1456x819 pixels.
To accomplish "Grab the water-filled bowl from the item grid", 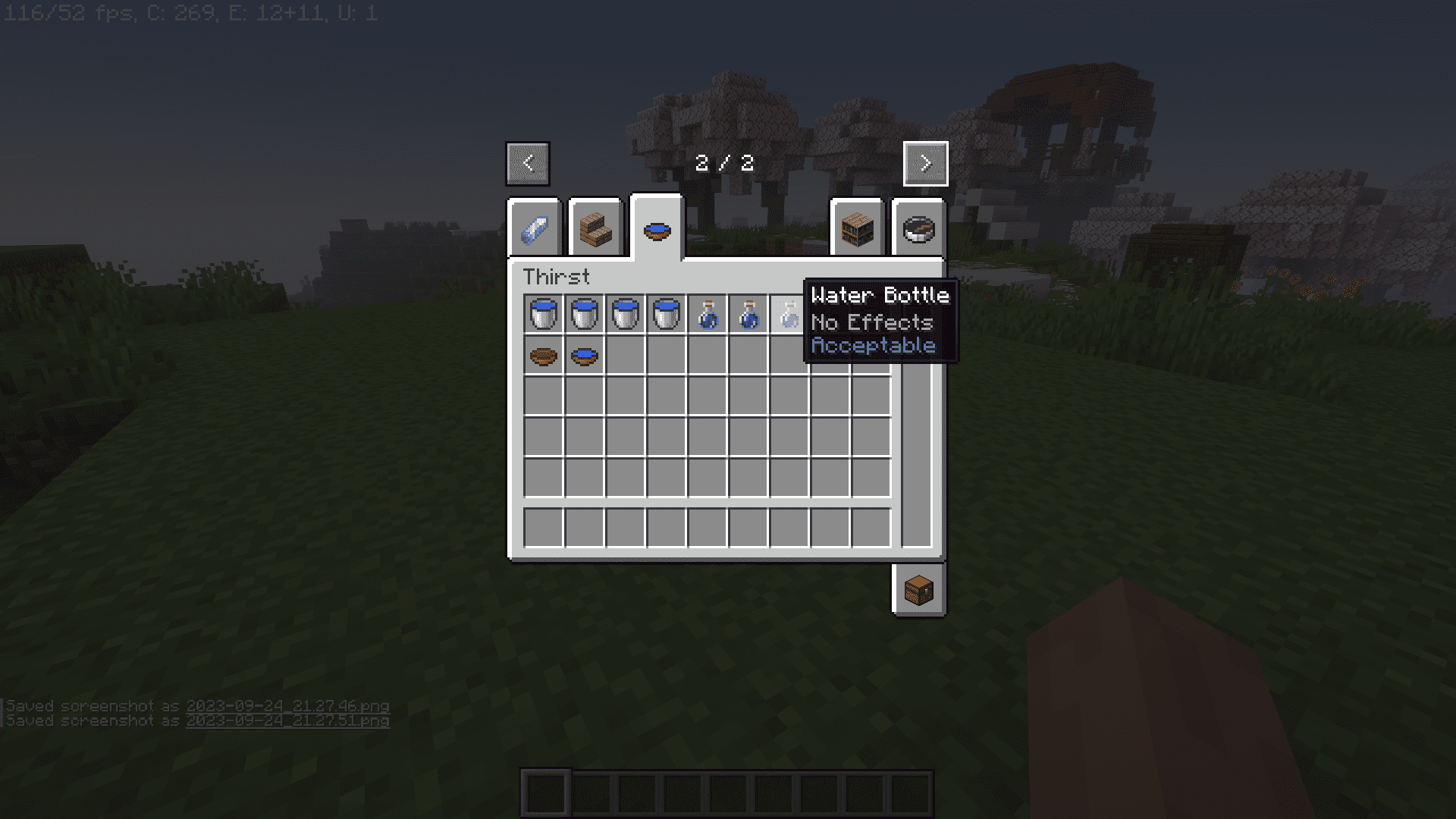I will (585, 355).
